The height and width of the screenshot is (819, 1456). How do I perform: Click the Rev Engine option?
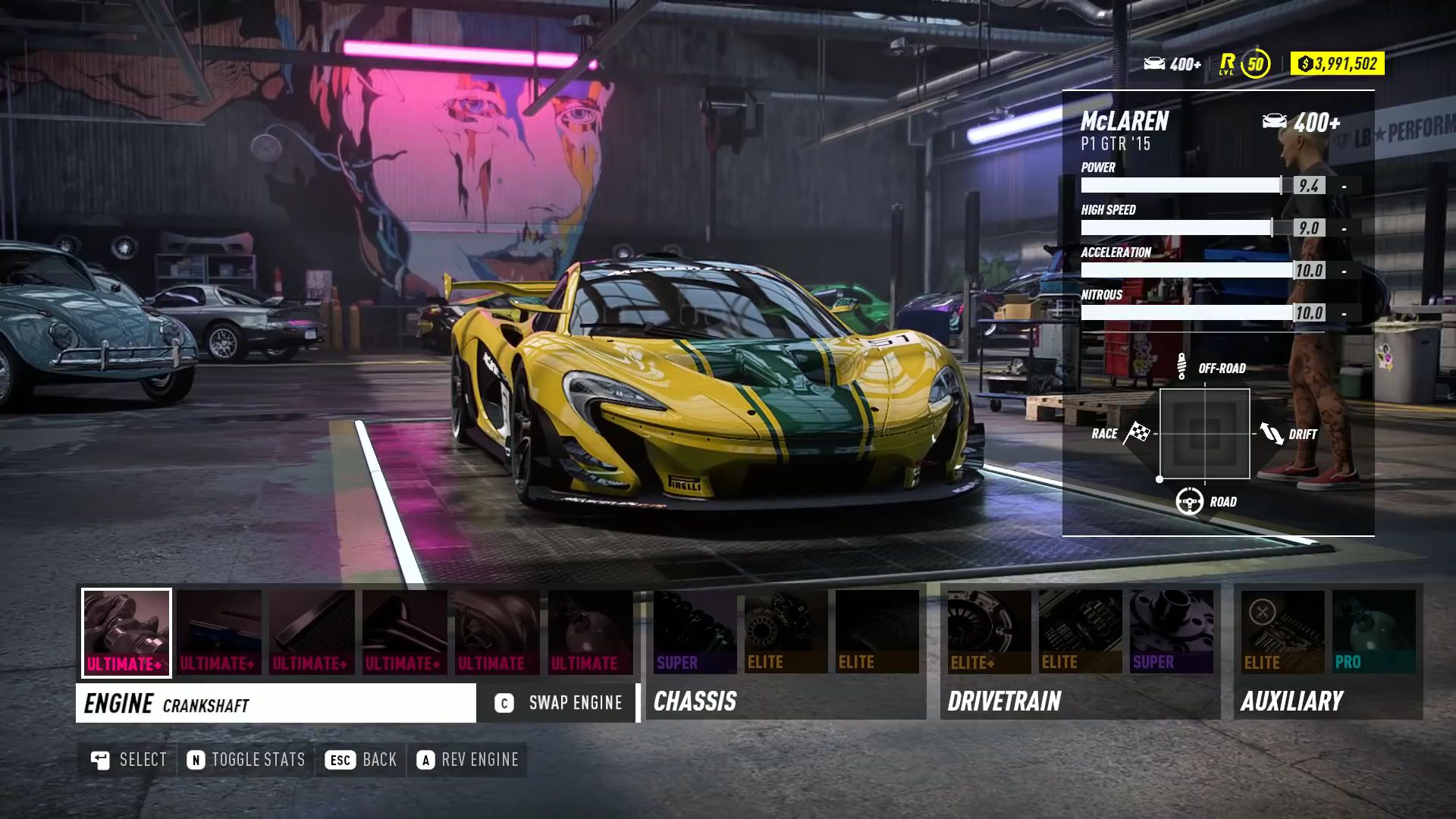467,760
